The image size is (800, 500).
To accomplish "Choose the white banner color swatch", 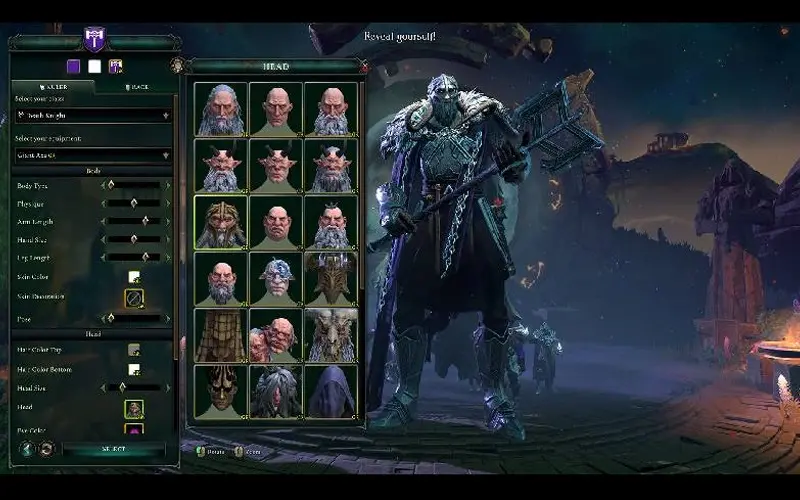I will 95,67.
